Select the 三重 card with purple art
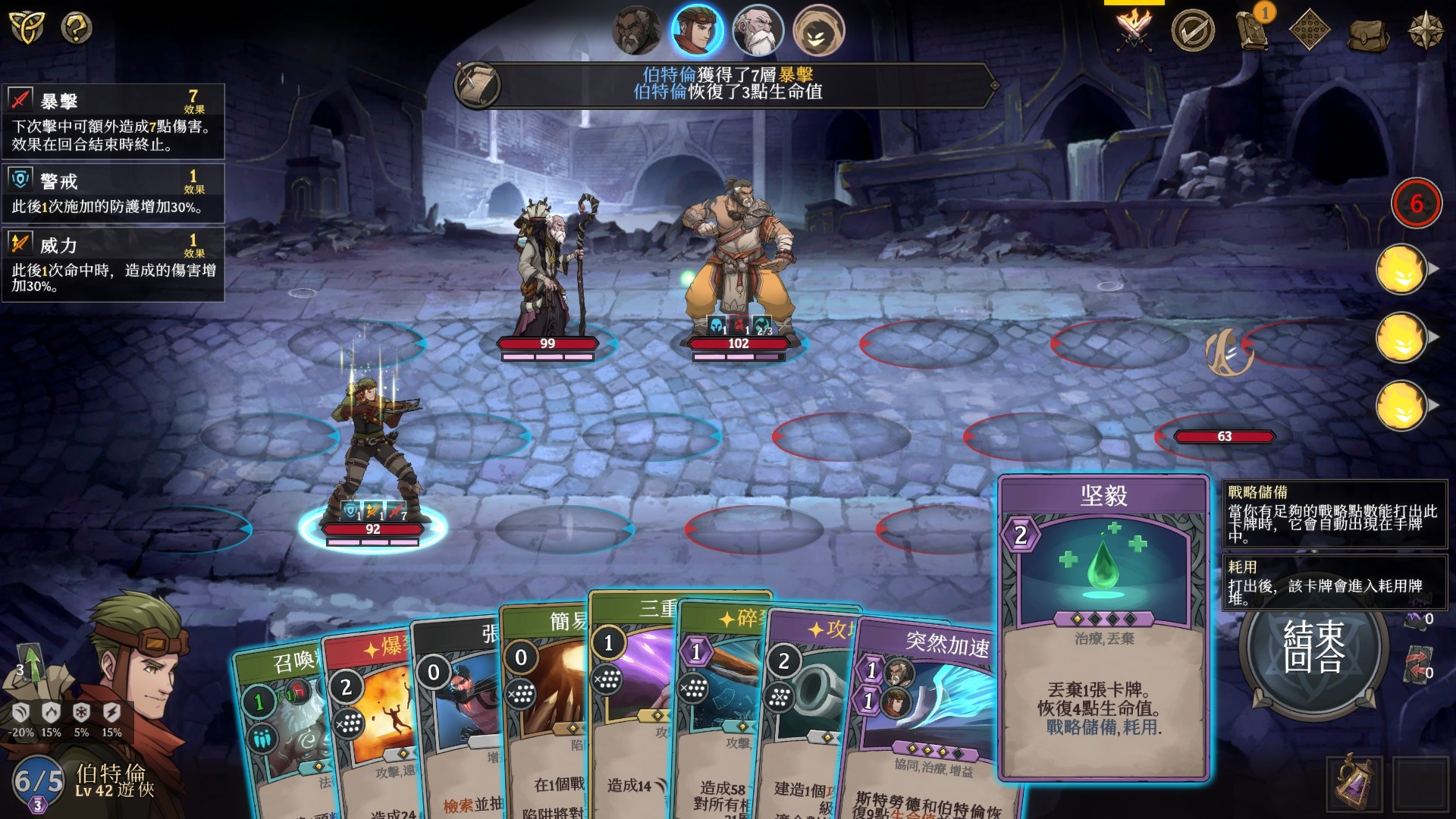1456x819 pixels. click(x=631, y=682)
